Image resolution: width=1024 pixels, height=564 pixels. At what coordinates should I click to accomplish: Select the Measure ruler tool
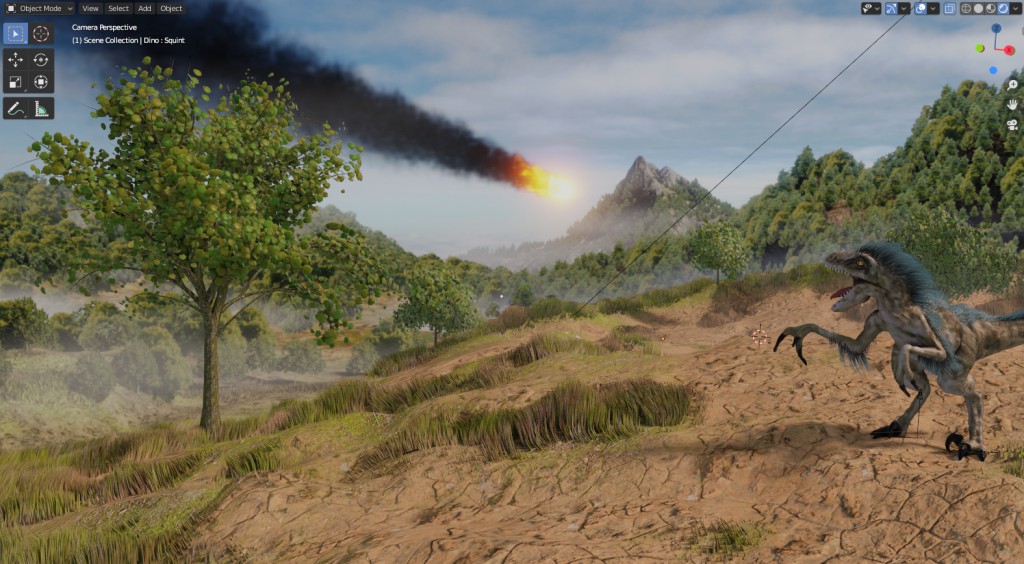pyautogui.click(x=41, y=108)
